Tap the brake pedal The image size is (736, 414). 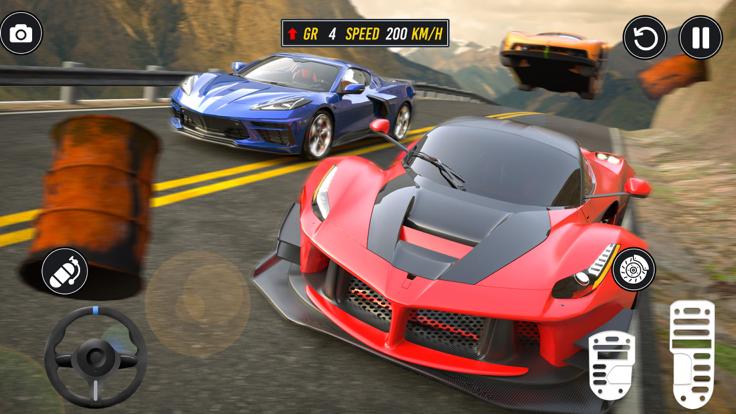click(611, 364)
